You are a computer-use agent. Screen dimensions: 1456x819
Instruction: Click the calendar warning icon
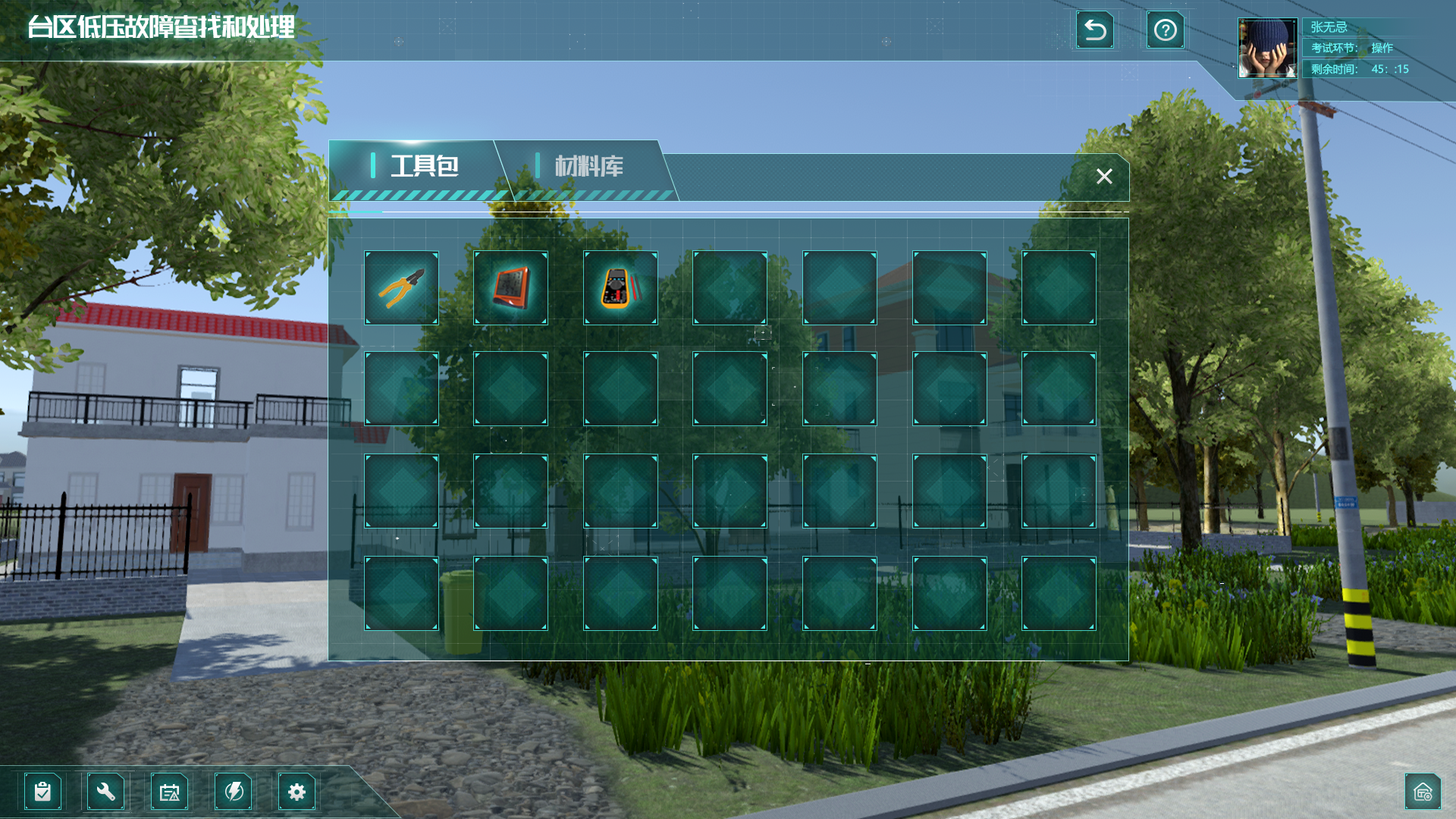tap(169, 792)
